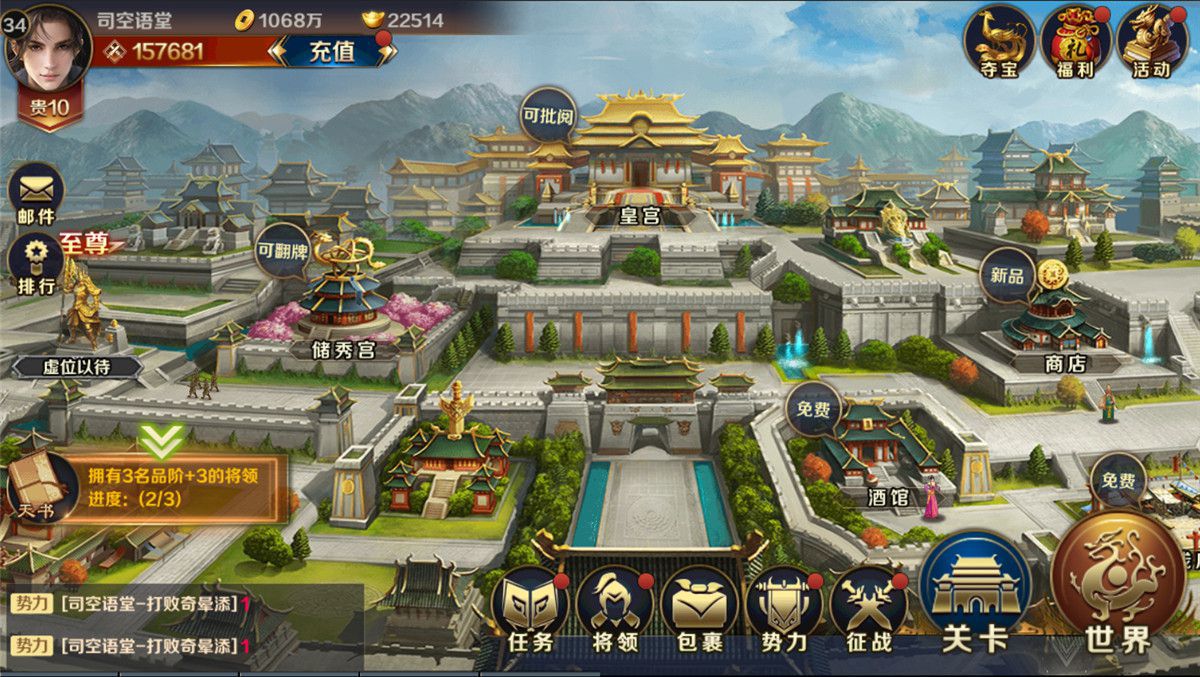The width and height of the screenshot is (1200, 677).
Task: Claim the 免费 bubble above 酒馆
Action: [x=813, y=411]
